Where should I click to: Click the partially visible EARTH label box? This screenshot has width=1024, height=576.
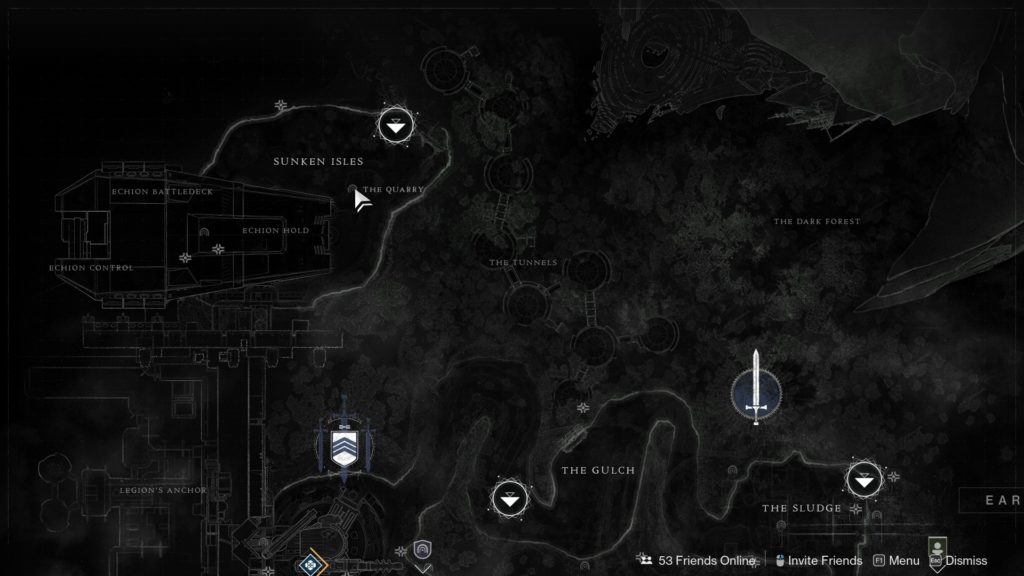click(993, 500)
